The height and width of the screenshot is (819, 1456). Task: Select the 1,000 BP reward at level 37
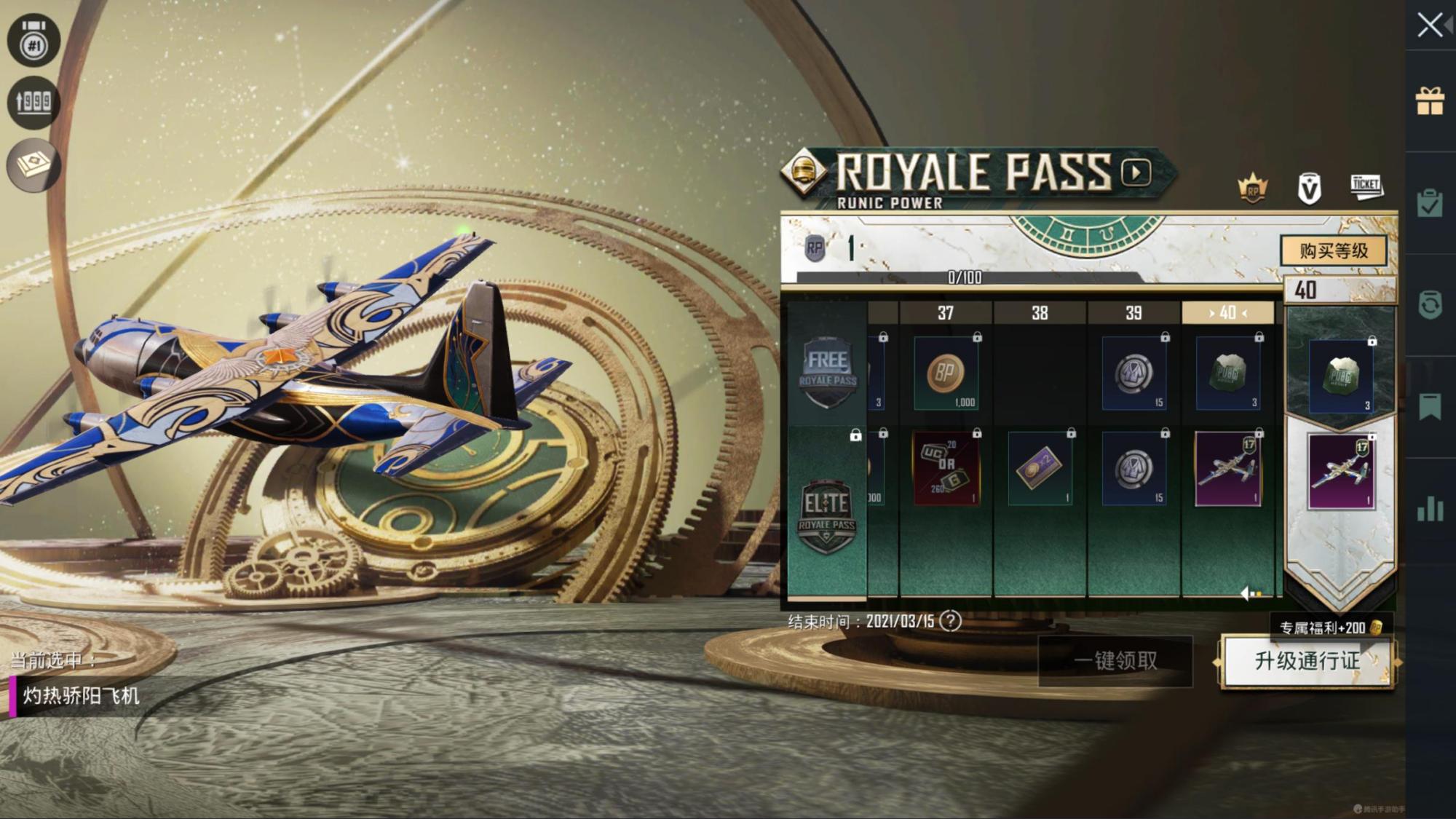click(946, 374)
